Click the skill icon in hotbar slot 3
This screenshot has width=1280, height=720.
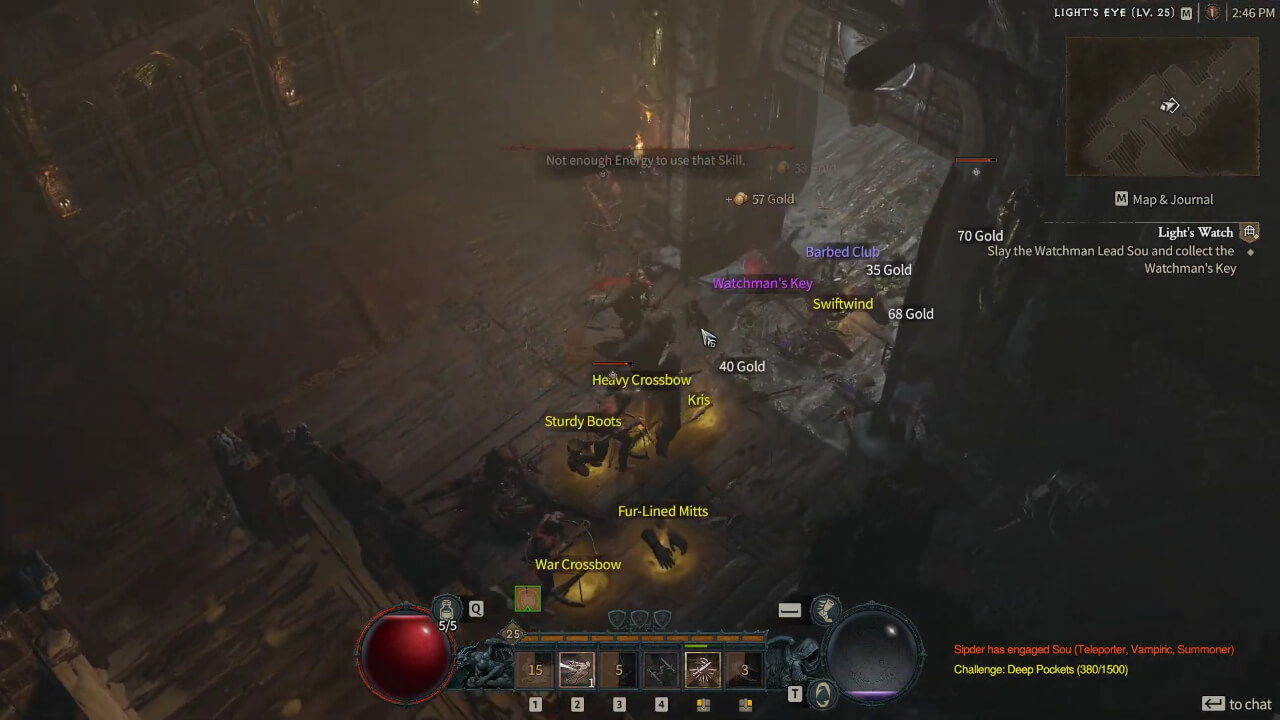[619, 669]
